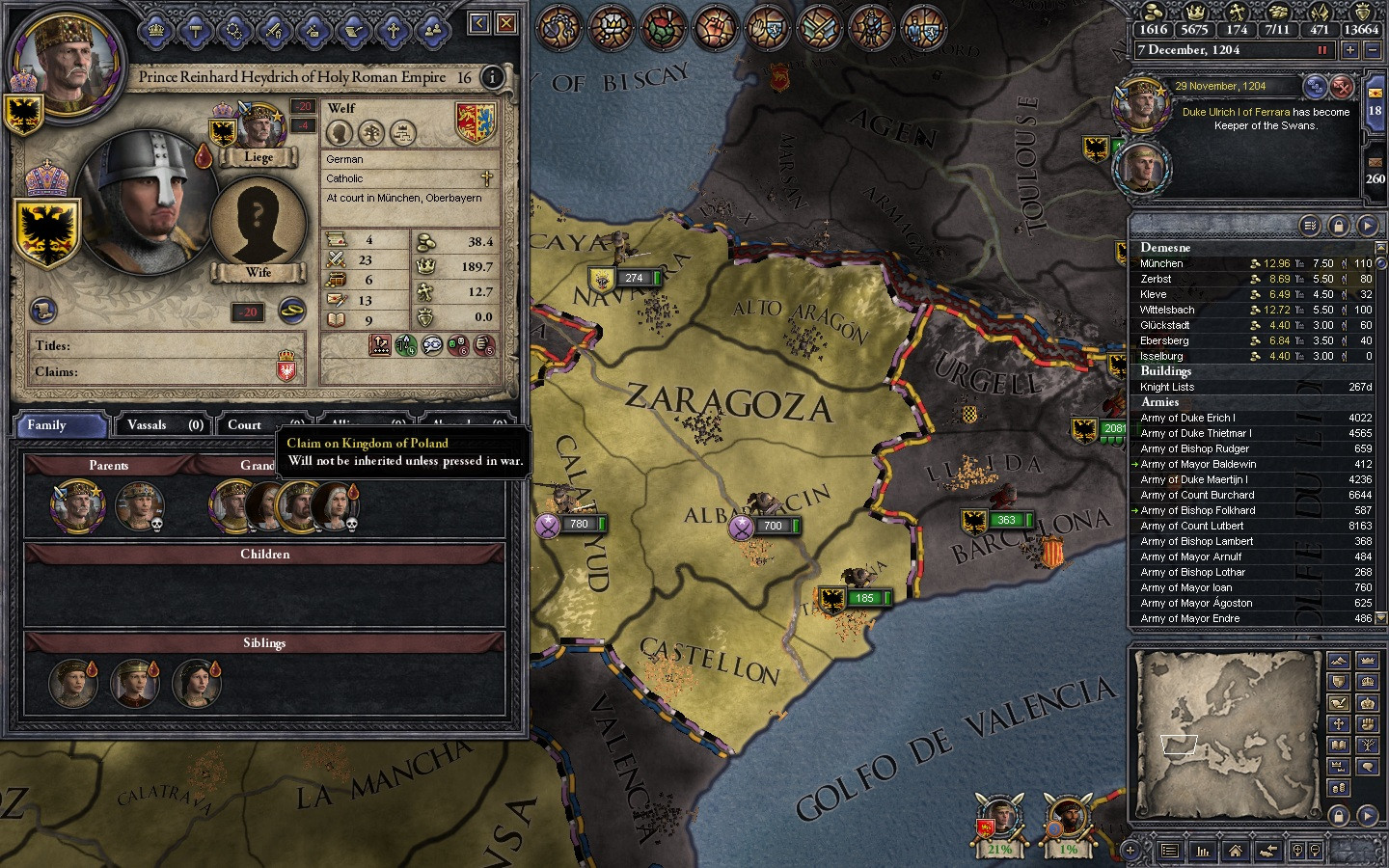The width and height of the screenshot is (1389, 868).
Task: Switch to the terrain map mode button
Action: tap(1338, 661)
